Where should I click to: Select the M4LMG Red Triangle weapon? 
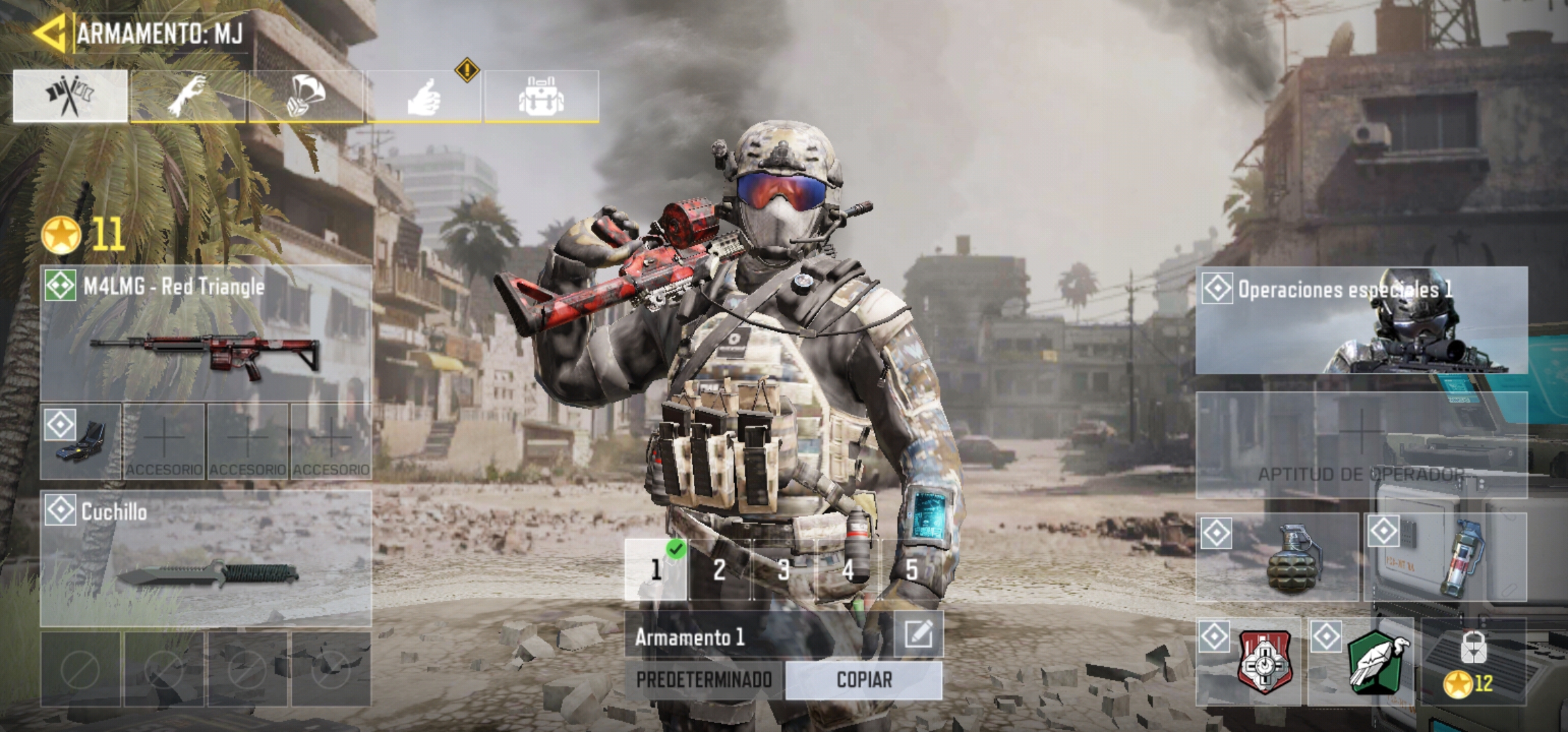click(x=205, y=333)
